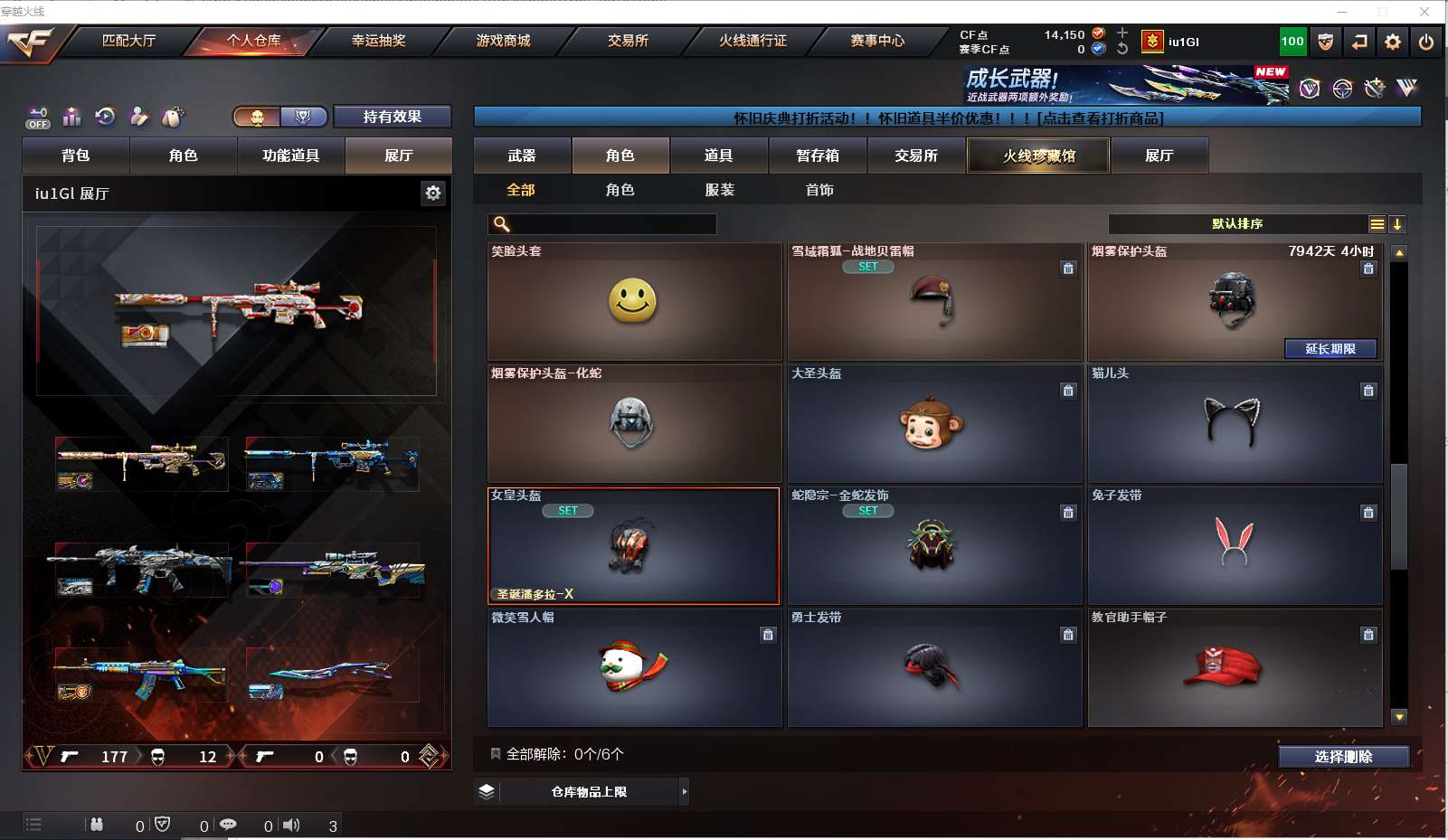Go to the 幸运抽奖 lucky draw page

coord(378,41)
